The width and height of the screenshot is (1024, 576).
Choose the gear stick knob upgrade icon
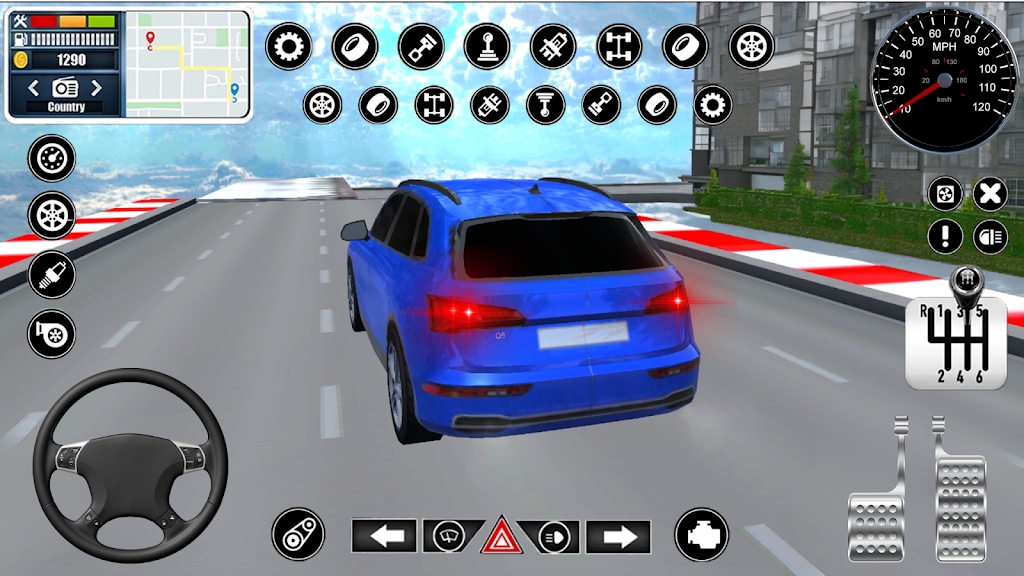487,46
